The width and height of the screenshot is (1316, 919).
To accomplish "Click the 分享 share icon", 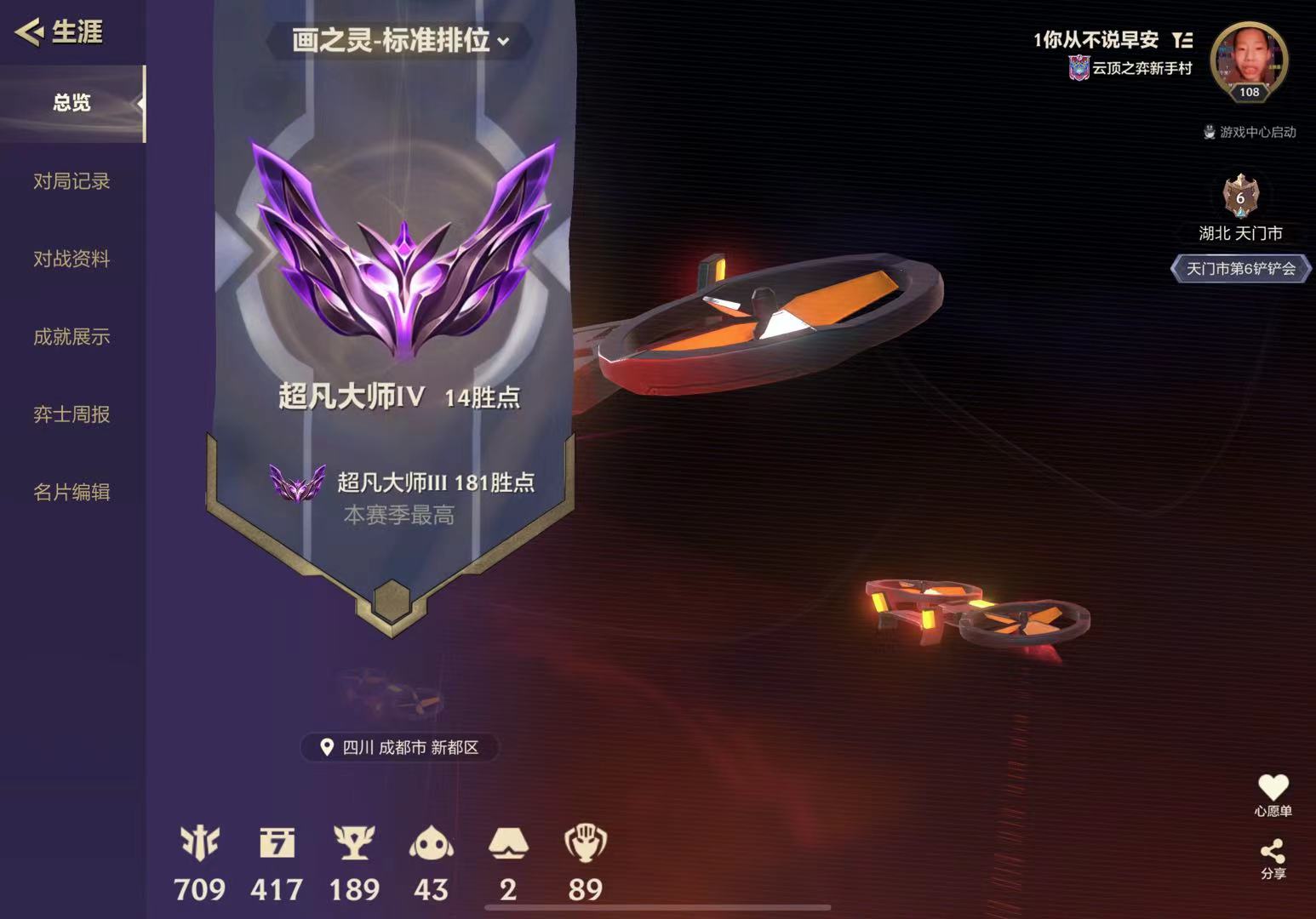I will tap(1273, 853).
